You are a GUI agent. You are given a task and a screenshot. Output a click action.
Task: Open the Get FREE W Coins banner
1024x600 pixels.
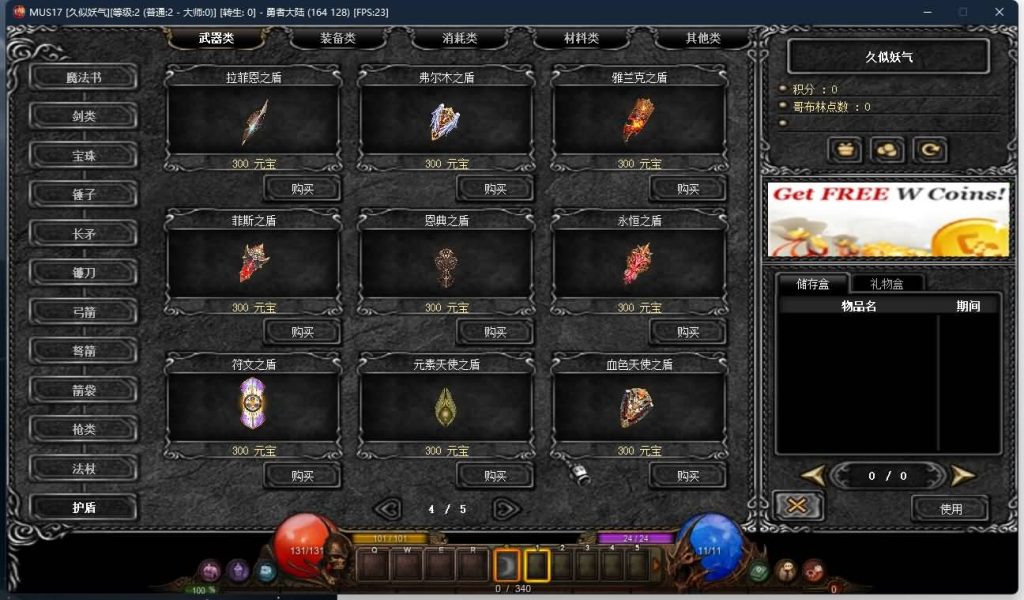[888, 219]
